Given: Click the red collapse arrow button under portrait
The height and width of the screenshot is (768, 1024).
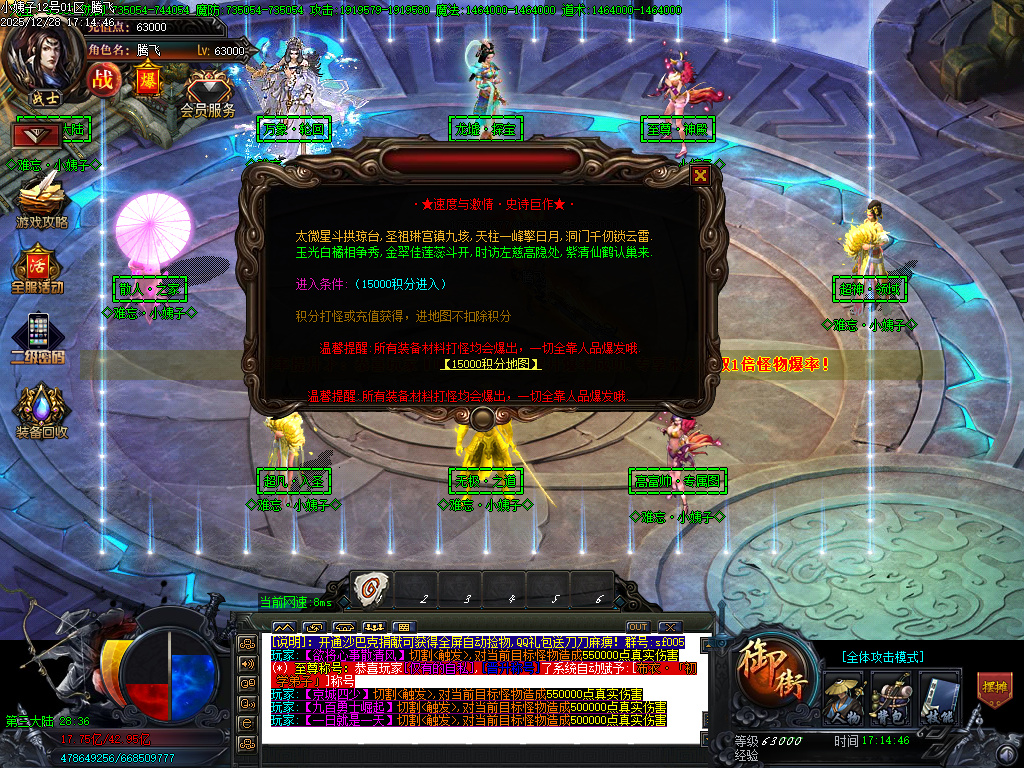Looking at the screenshot, I should pos(36,134).
